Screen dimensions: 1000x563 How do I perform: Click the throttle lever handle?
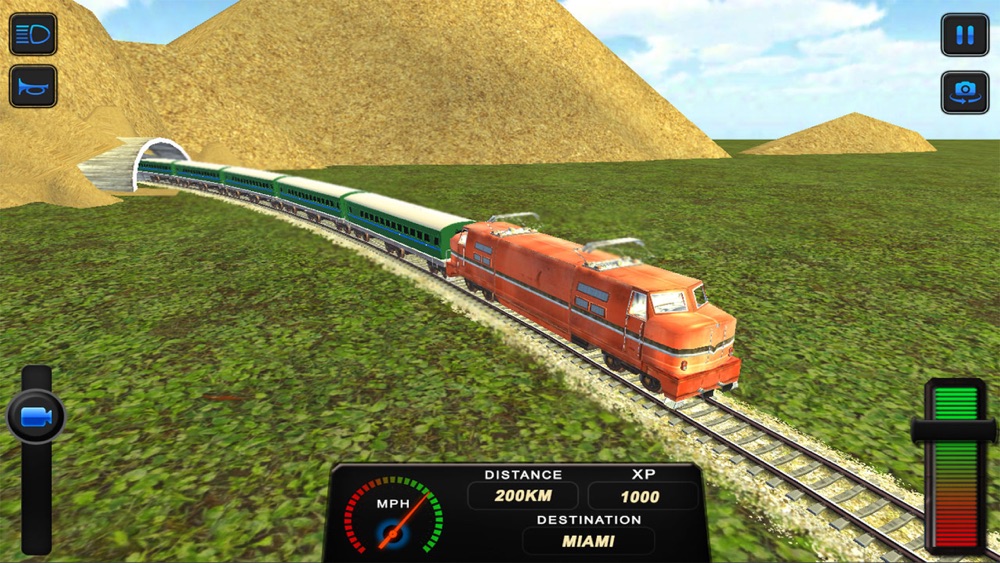coord(953,431)
